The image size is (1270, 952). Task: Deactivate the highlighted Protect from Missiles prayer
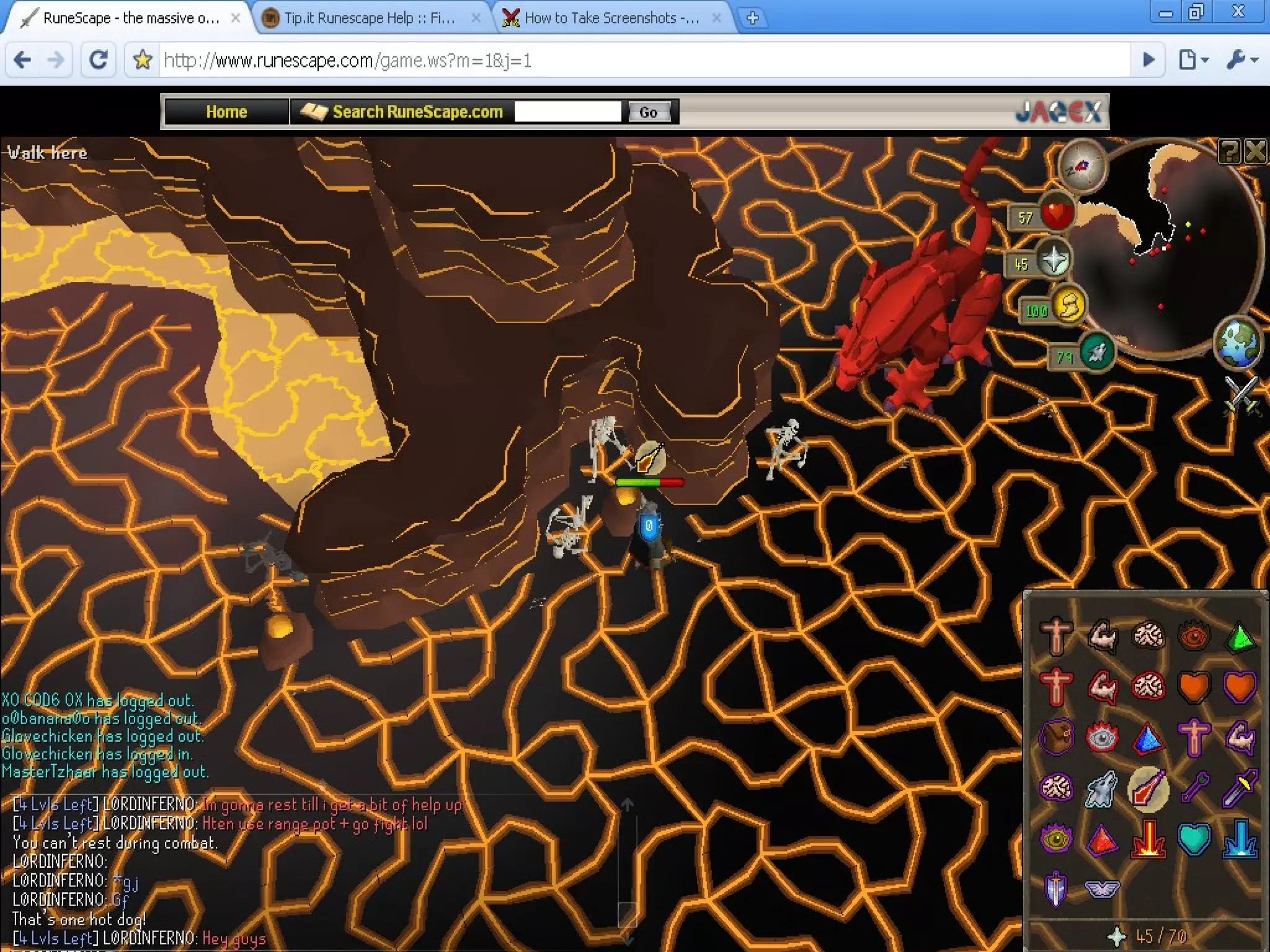(1148, 788)
